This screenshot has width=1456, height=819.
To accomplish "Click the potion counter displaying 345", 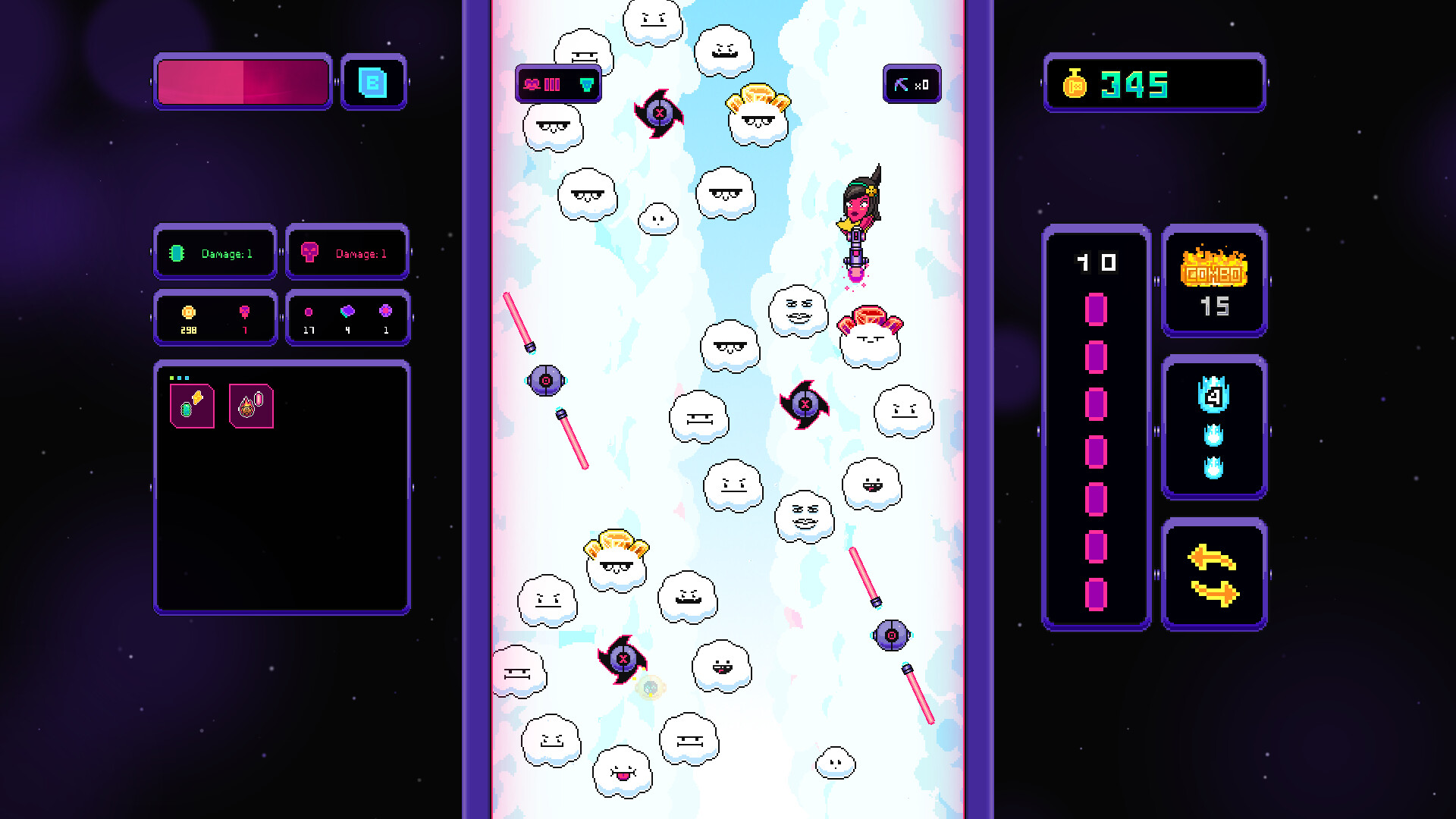I will pos(1153,83).
